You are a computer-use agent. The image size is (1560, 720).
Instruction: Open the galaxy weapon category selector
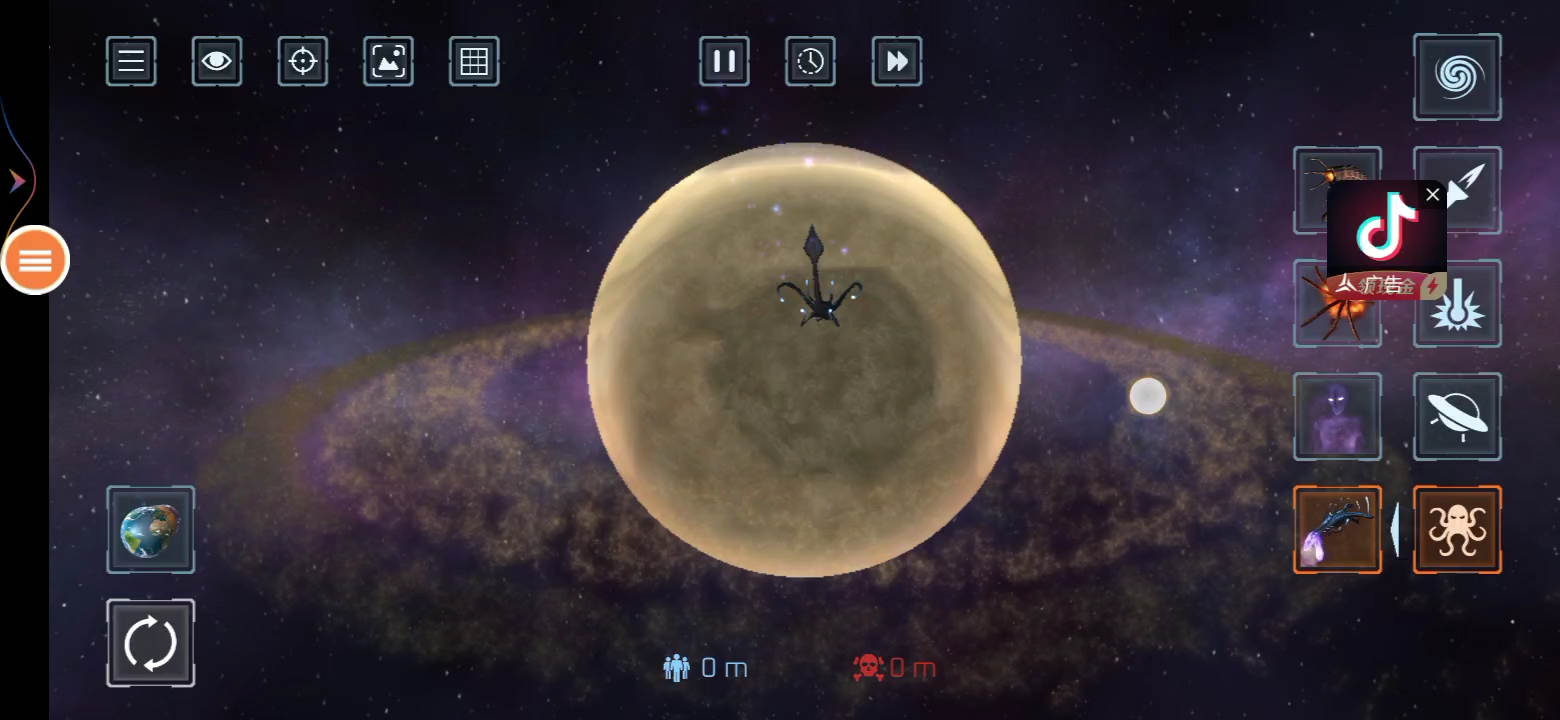[1456, 76]
